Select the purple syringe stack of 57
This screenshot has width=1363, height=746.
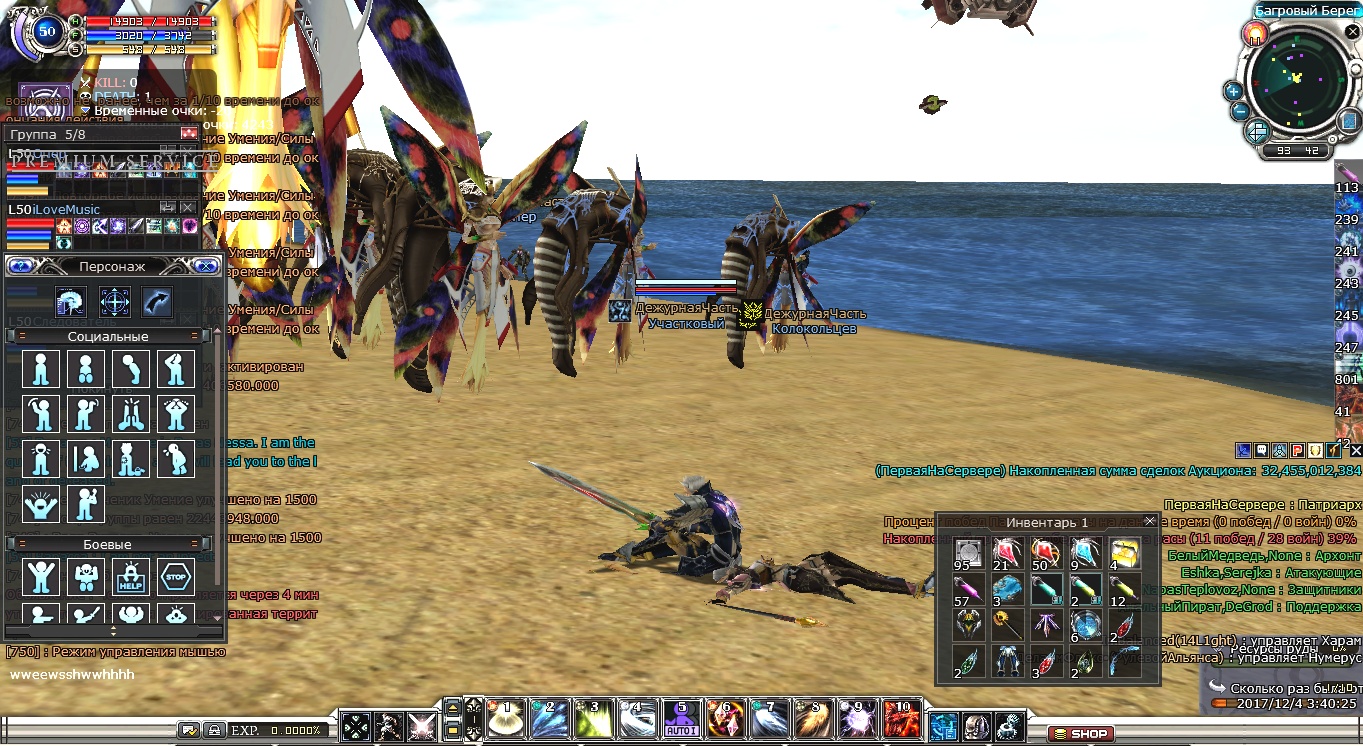(967, 589)
